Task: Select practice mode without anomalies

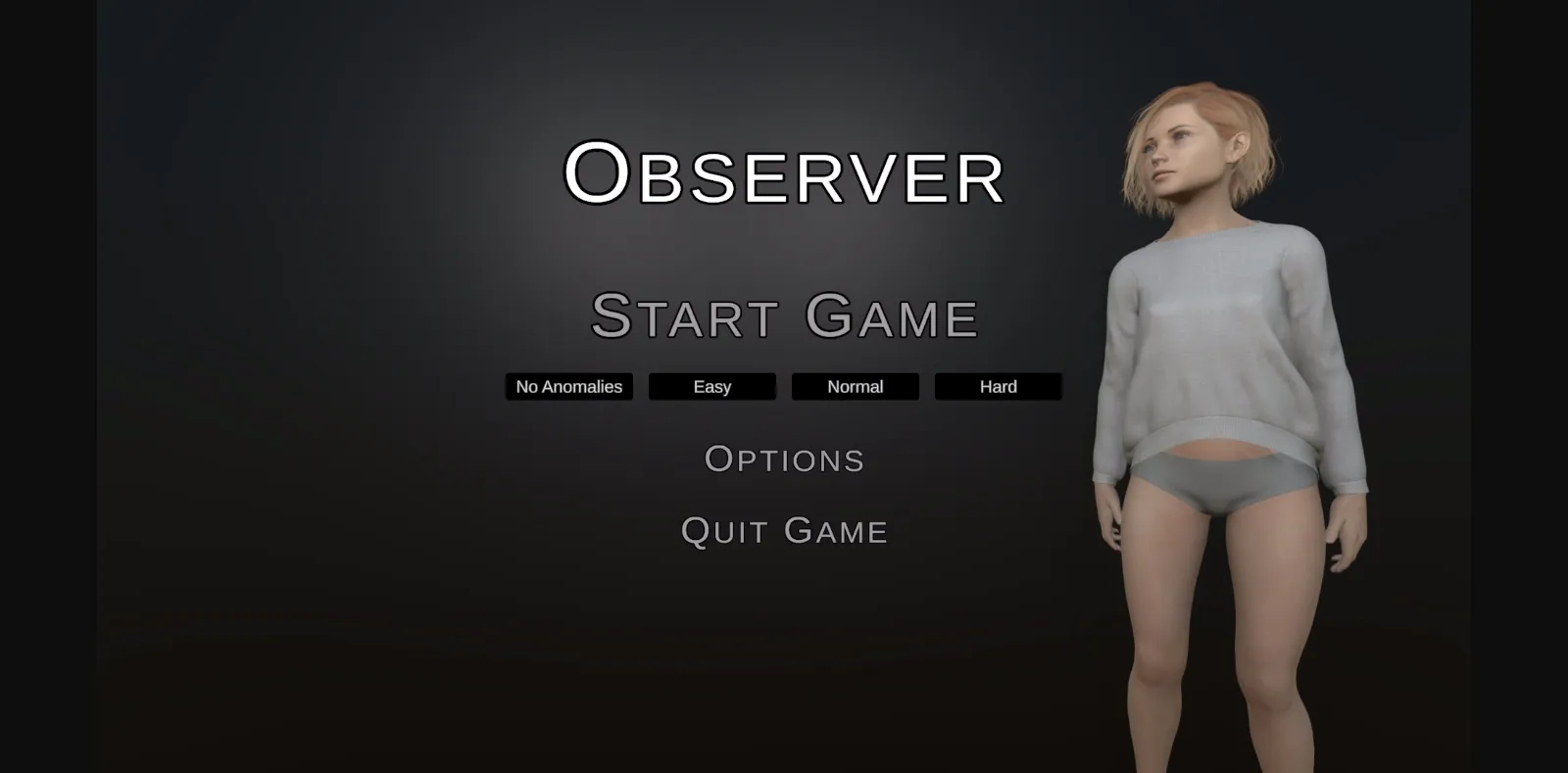Action: [x=568, y=386]
